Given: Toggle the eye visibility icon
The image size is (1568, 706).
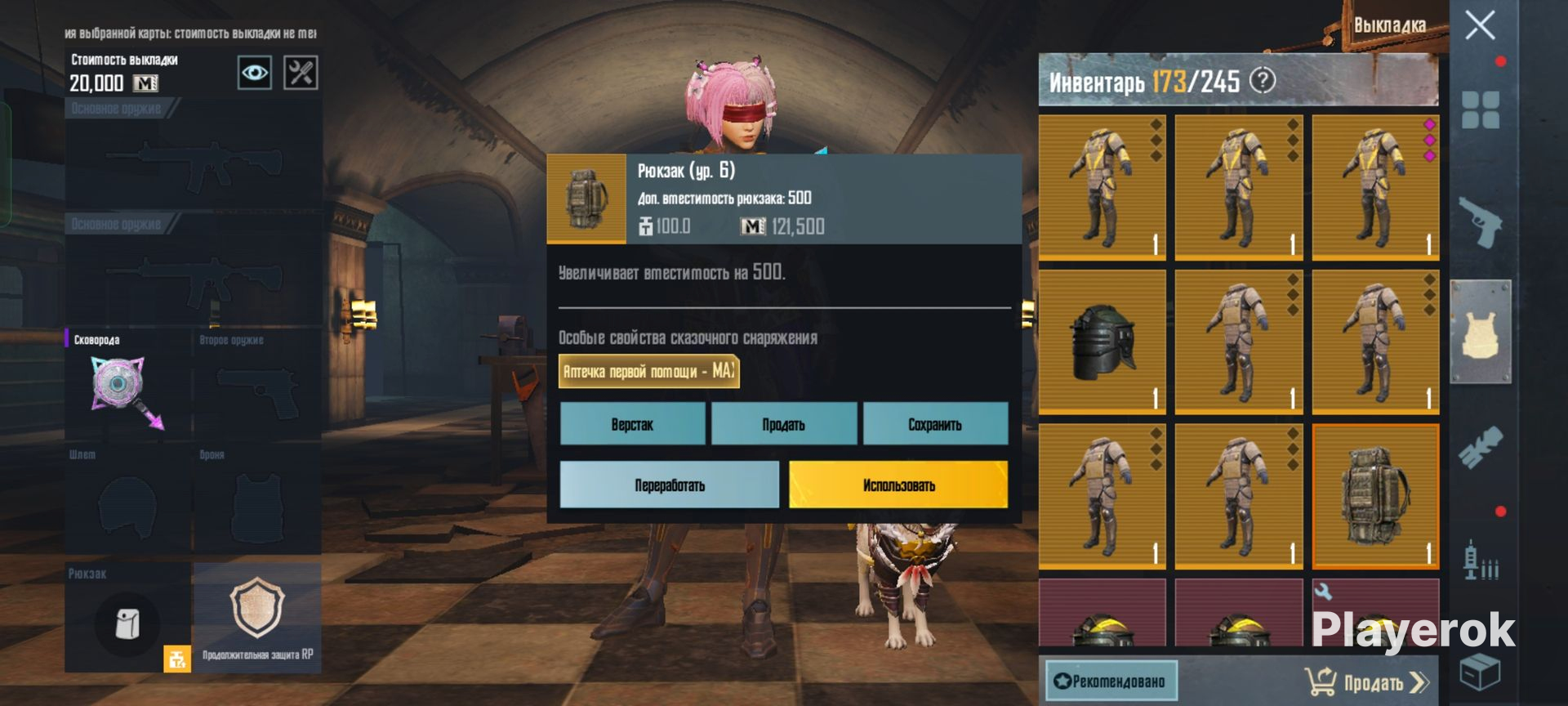Looking at the screenshot, I should pos(254,73).
